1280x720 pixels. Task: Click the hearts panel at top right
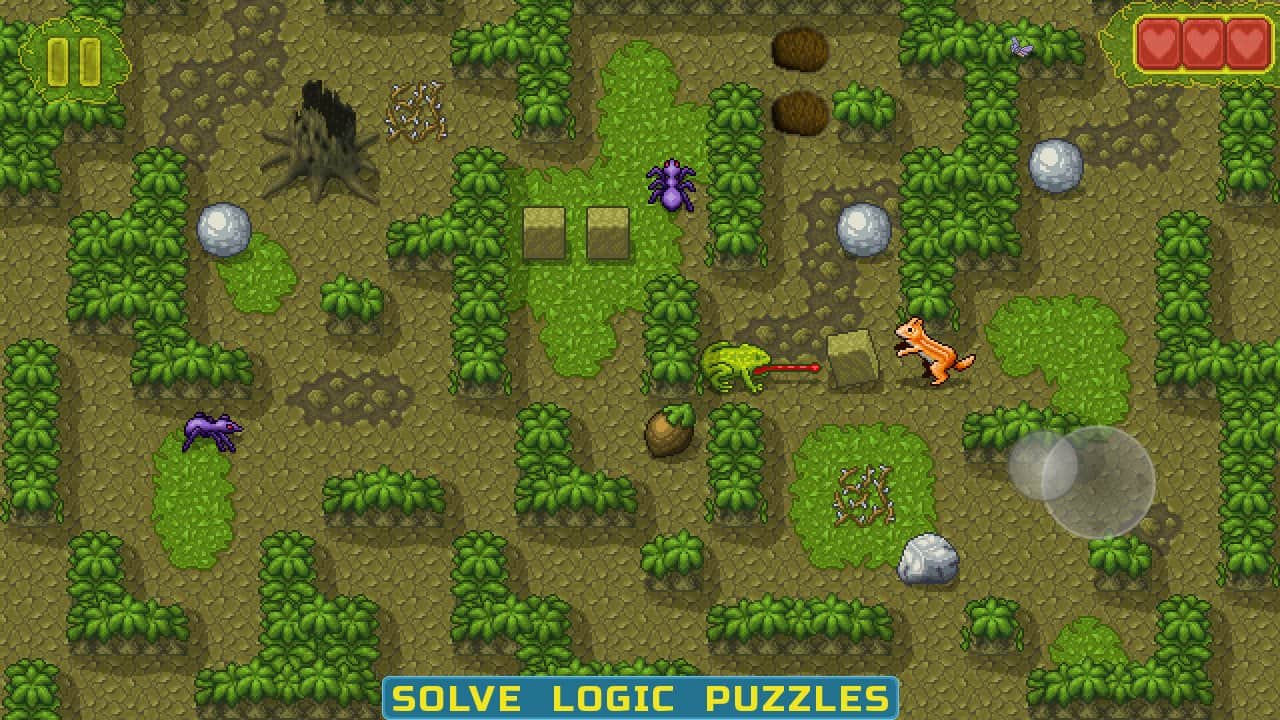1203,45
